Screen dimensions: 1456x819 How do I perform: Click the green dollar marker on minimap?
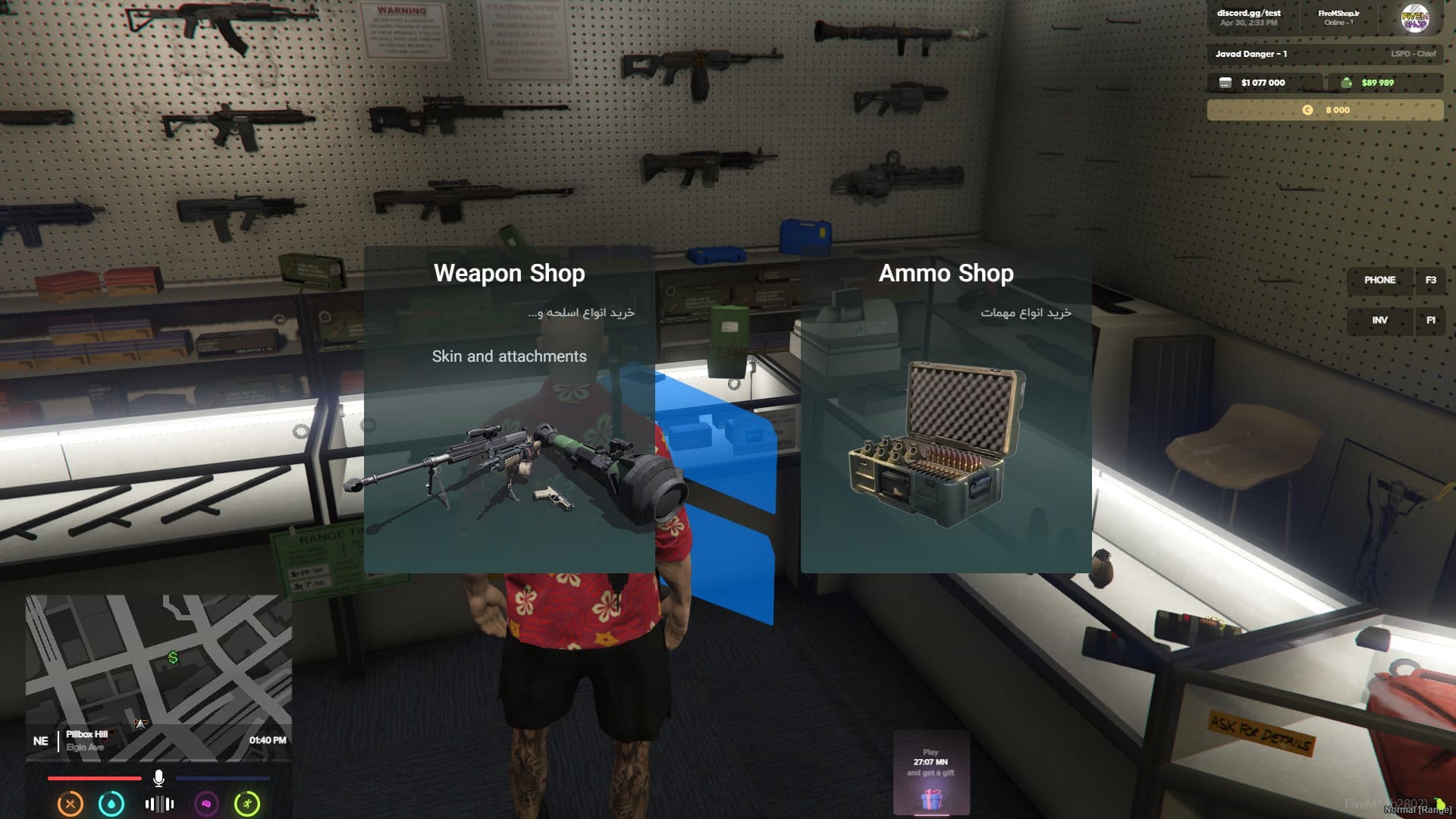coord(173,657)
